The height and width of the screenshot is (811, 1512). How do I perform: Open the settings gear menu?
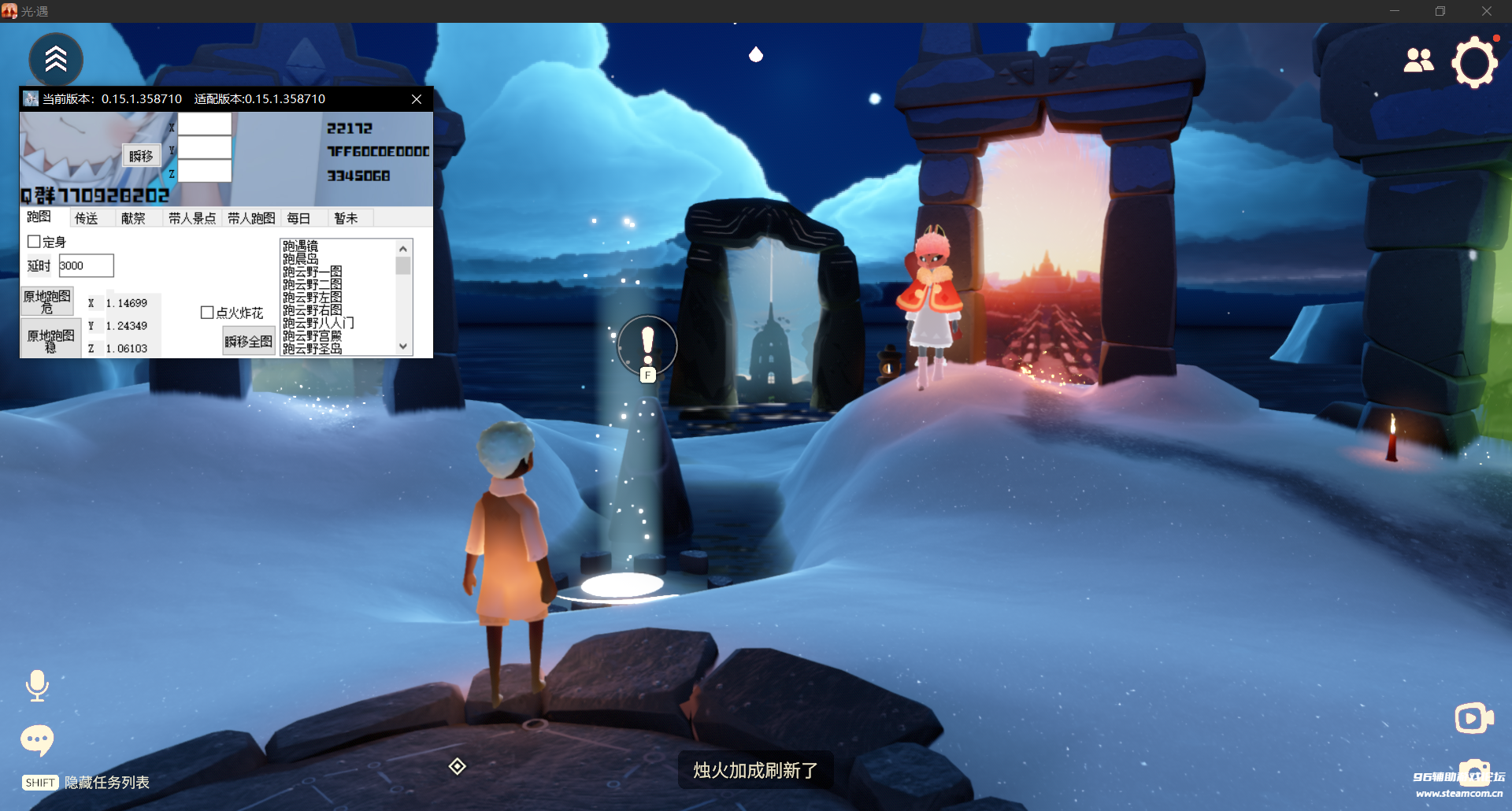pos(1473,62)
